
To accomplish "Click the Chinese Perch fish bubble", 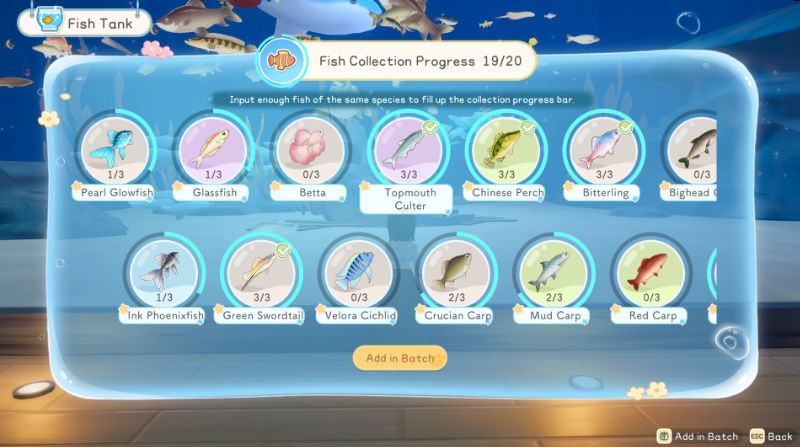I will click(504, 148).
